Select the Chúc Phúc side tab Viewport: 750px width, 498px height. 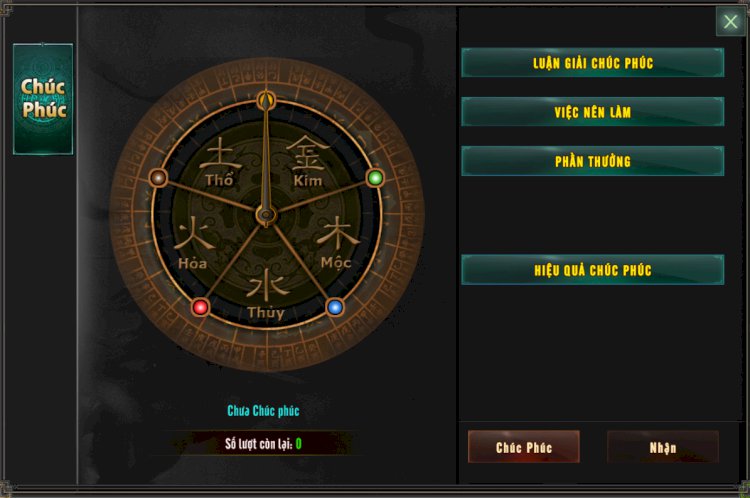43,99
